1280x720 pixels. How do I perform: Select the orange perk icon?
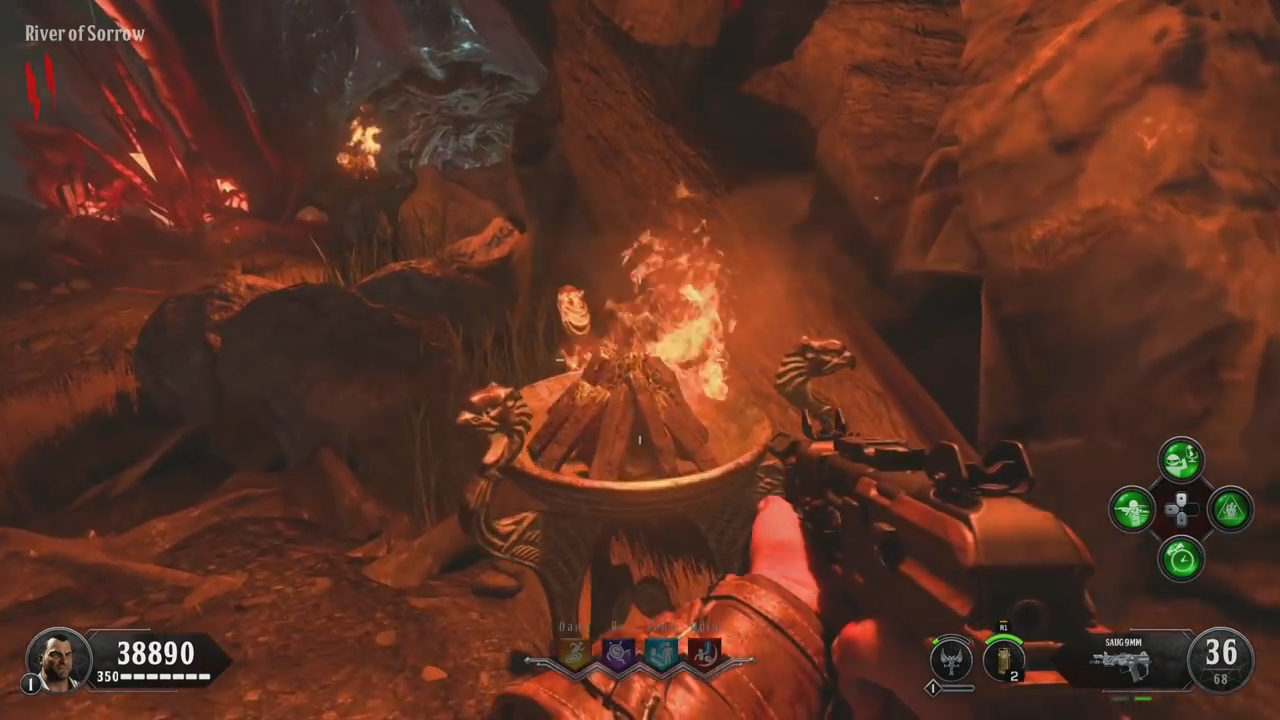tap(574, 654)
